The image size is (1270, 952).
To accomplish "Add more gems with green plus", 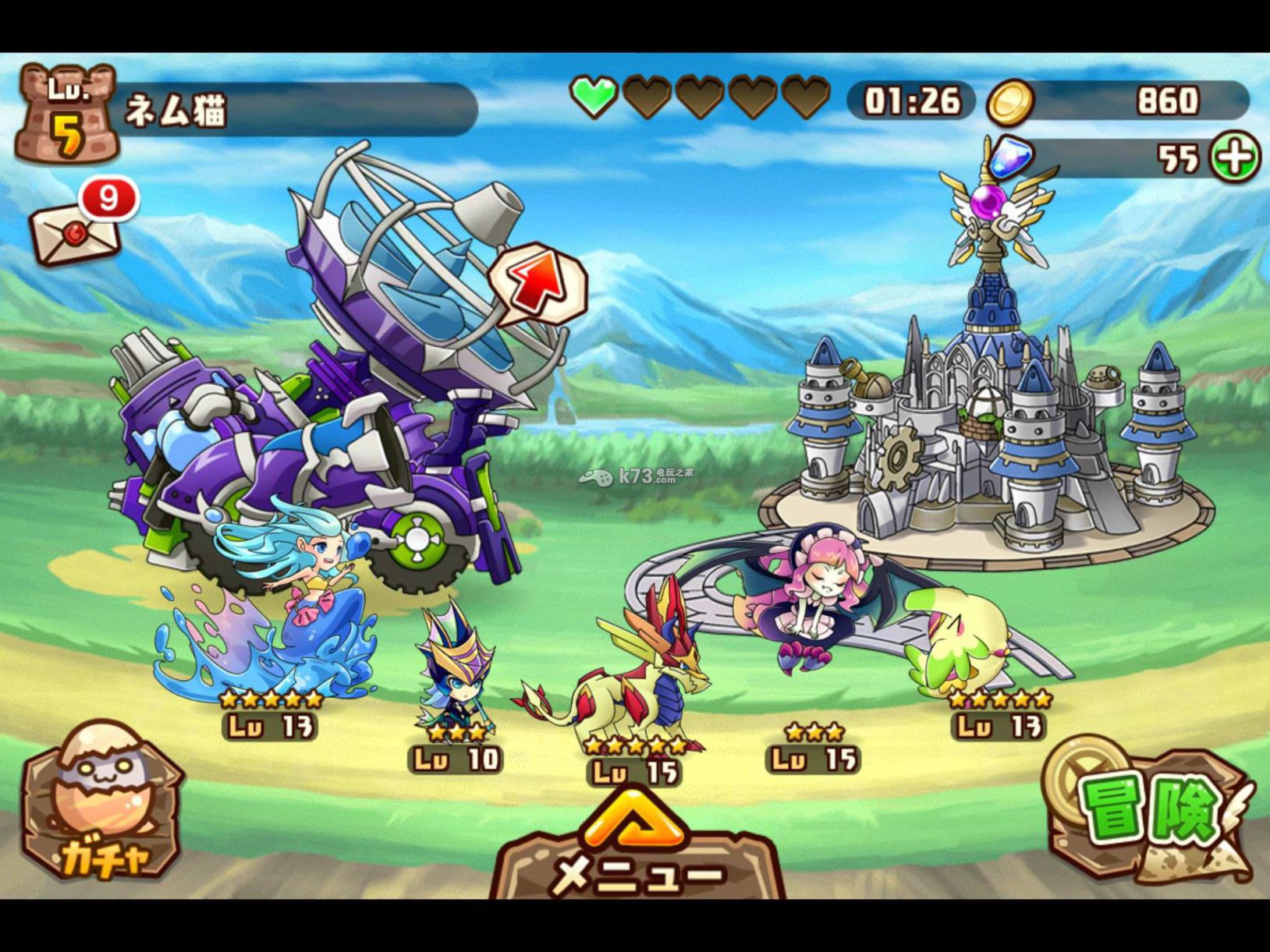I will coord(1235,157).
